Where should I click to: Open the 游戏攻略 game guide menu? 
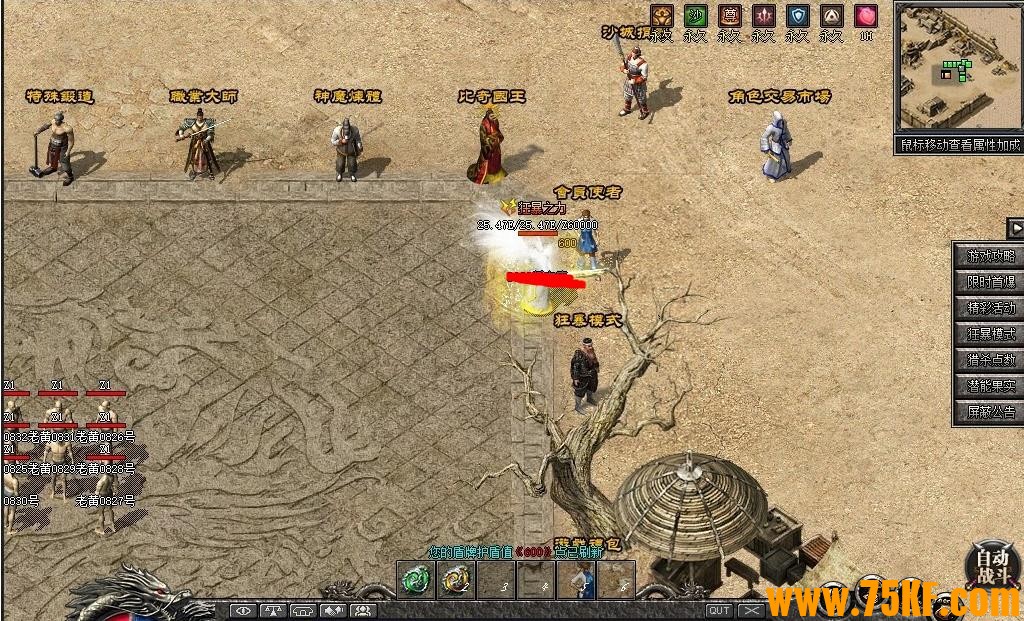pyautogui.click(x=990, y=256)
